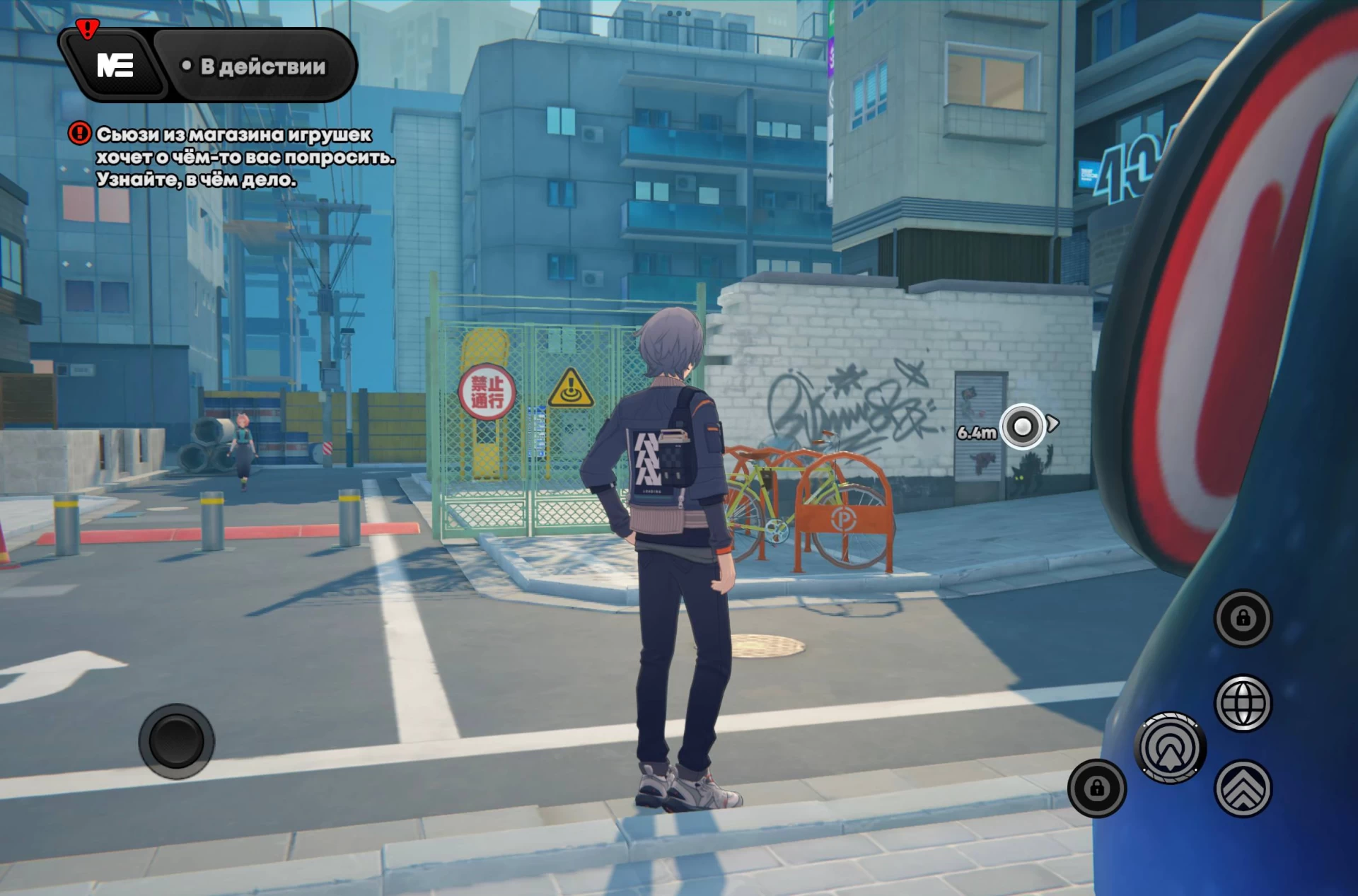
Task: Tap the virtual joystick knob
Action: [176, 740]
